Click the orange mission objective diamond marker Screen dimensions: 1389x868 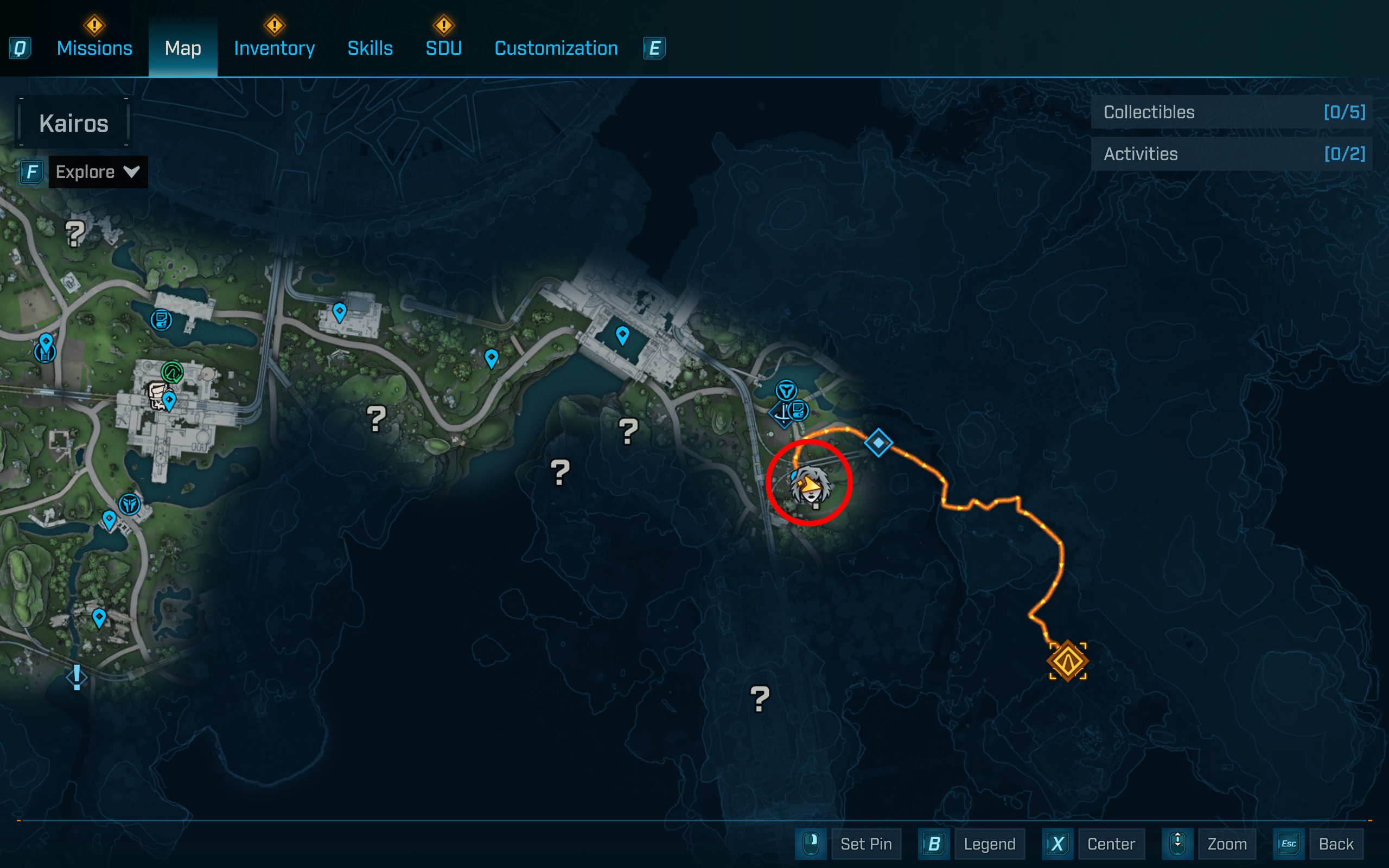point(1068,661)
